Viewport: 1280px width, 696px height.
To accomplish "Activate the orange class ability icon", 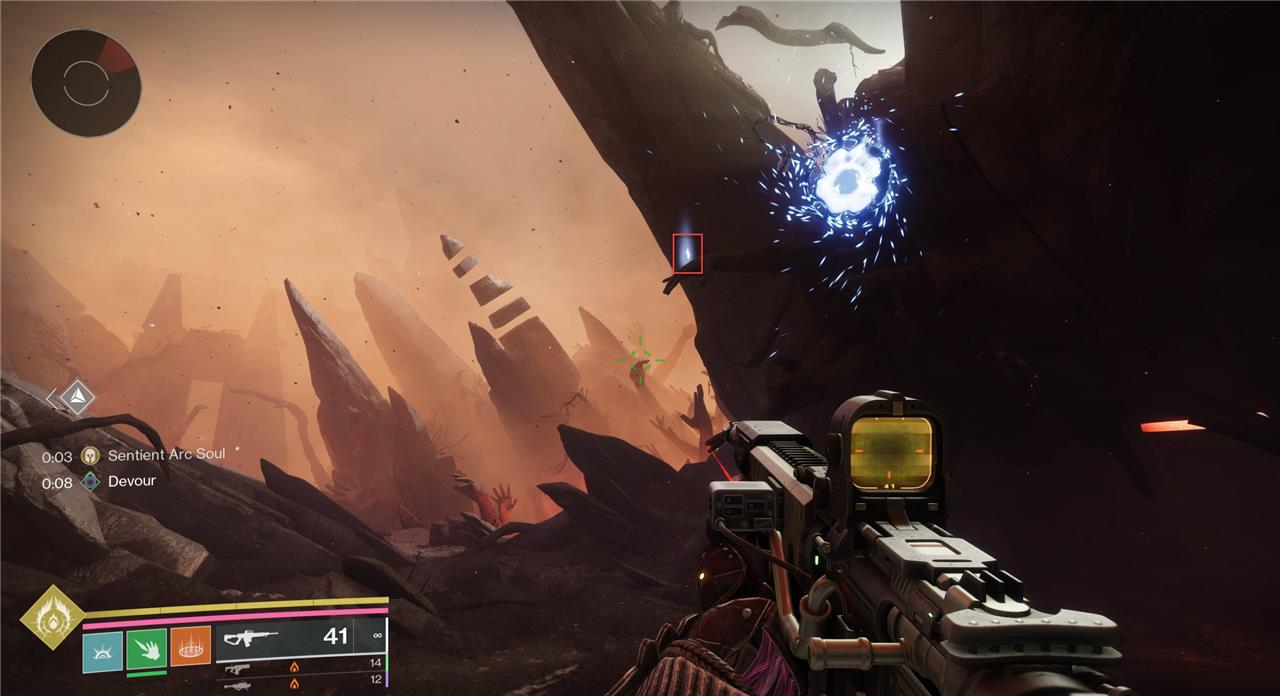I will pyautogui.click(x=190, y=646).
